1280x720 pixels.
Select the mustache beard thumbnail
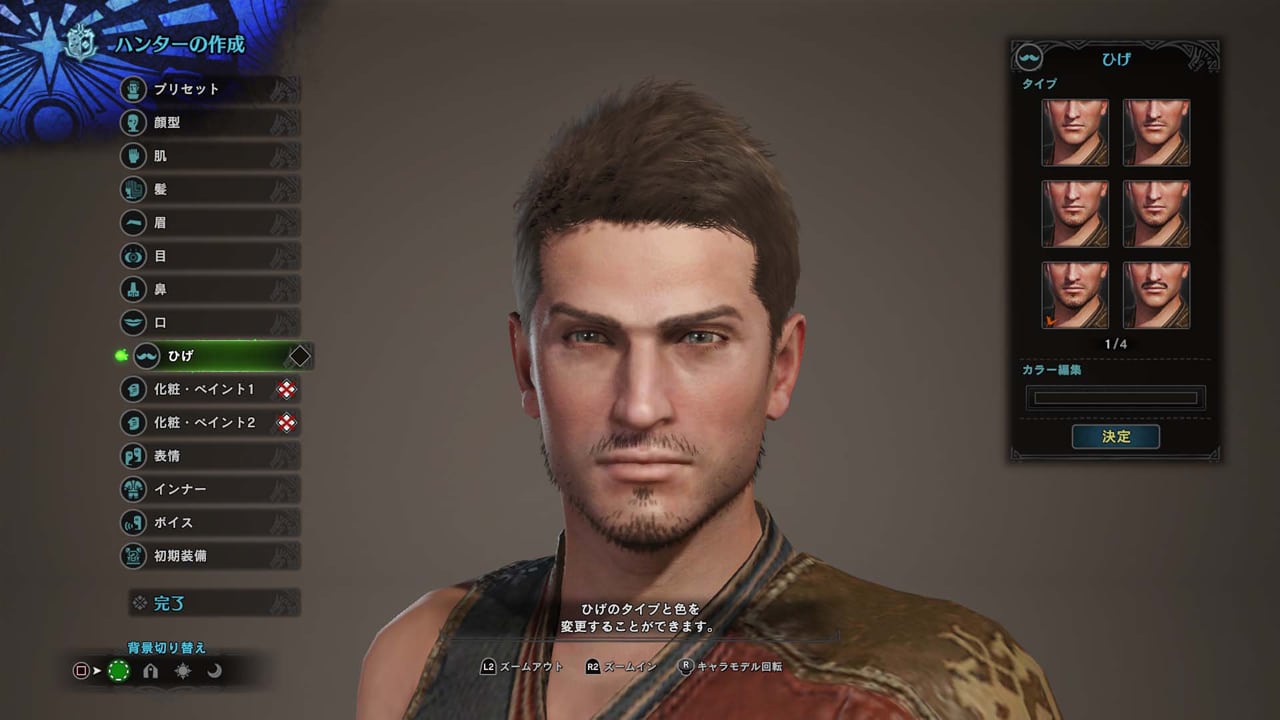pos(1156,294)
